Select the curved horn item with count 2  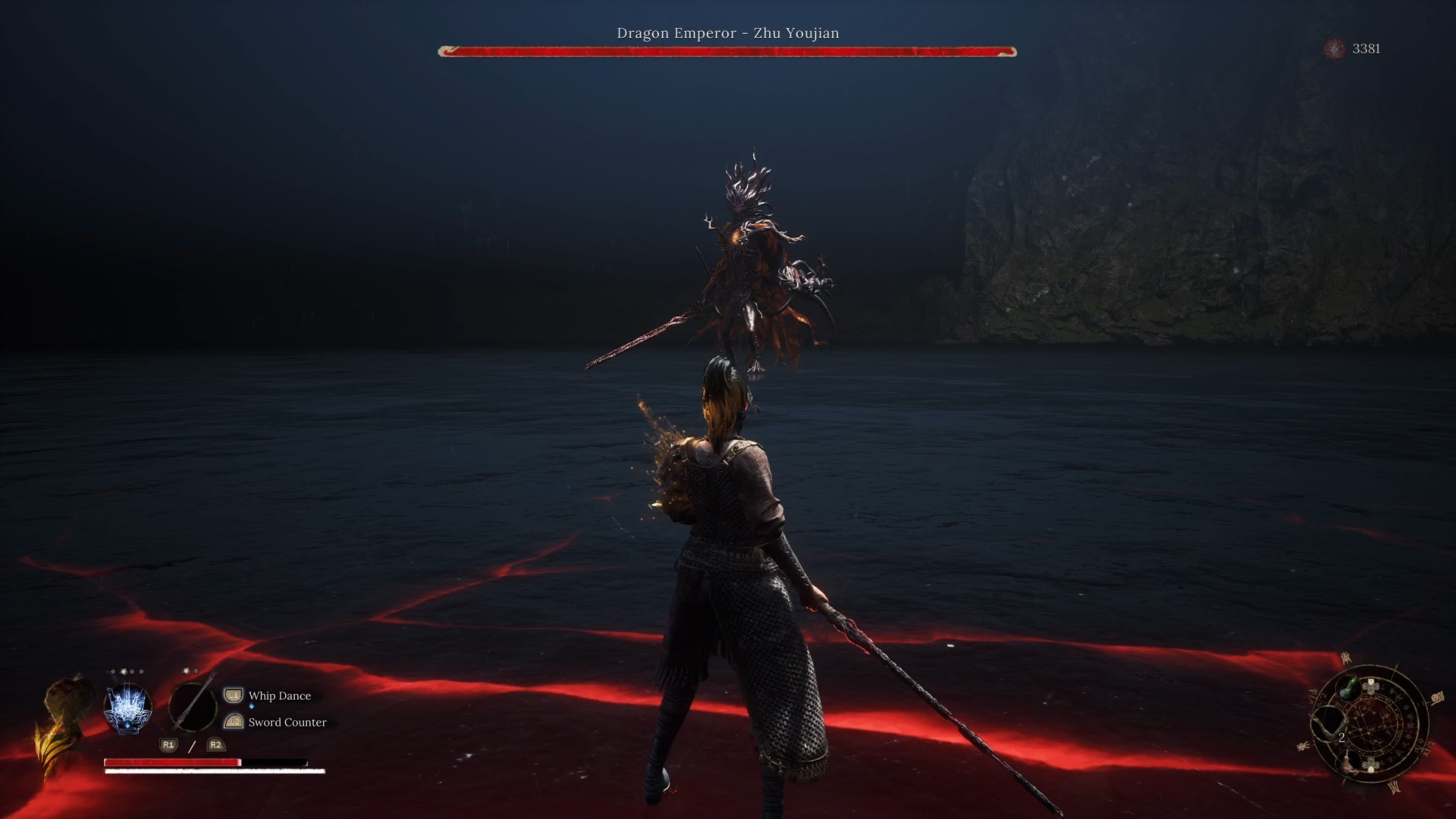click(x=1329, y=725)
